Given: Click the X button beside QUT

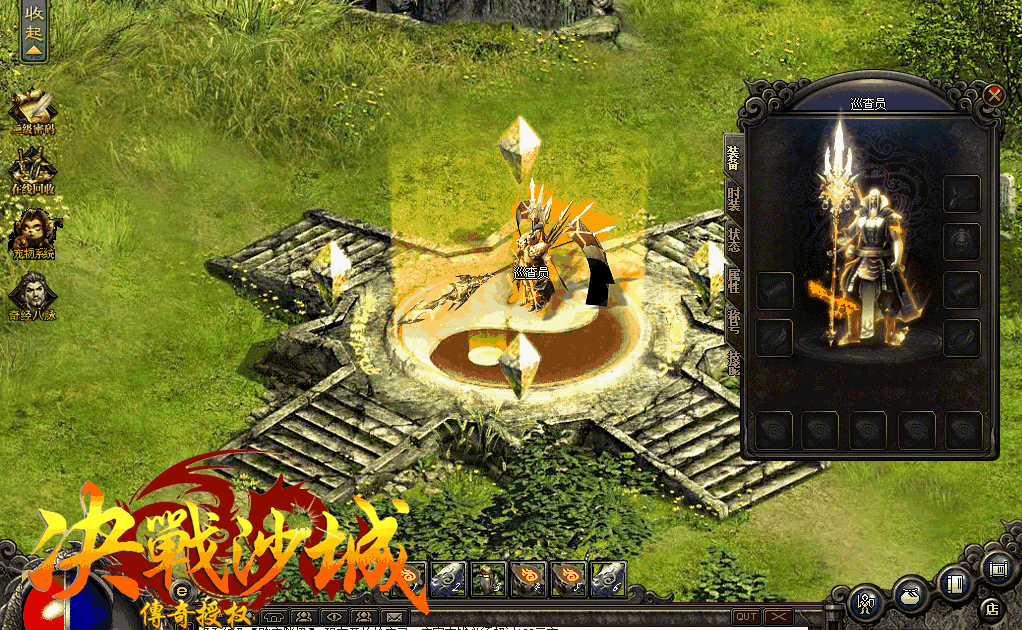Looking at the screenshot, I should point(778,617).
